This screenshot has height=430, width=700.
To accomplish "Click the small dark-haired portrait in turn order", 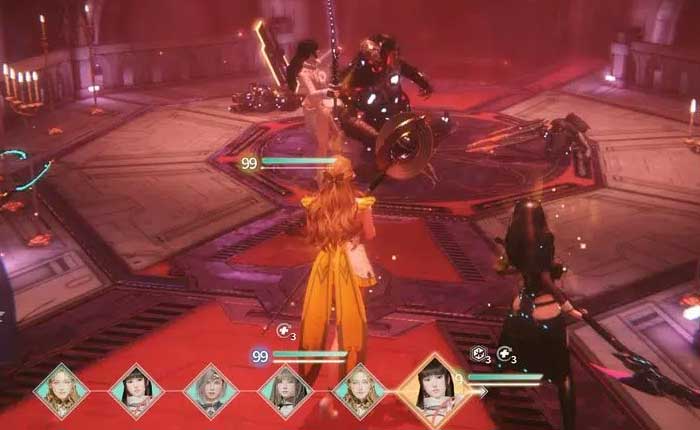I will [x=135, y=391].
